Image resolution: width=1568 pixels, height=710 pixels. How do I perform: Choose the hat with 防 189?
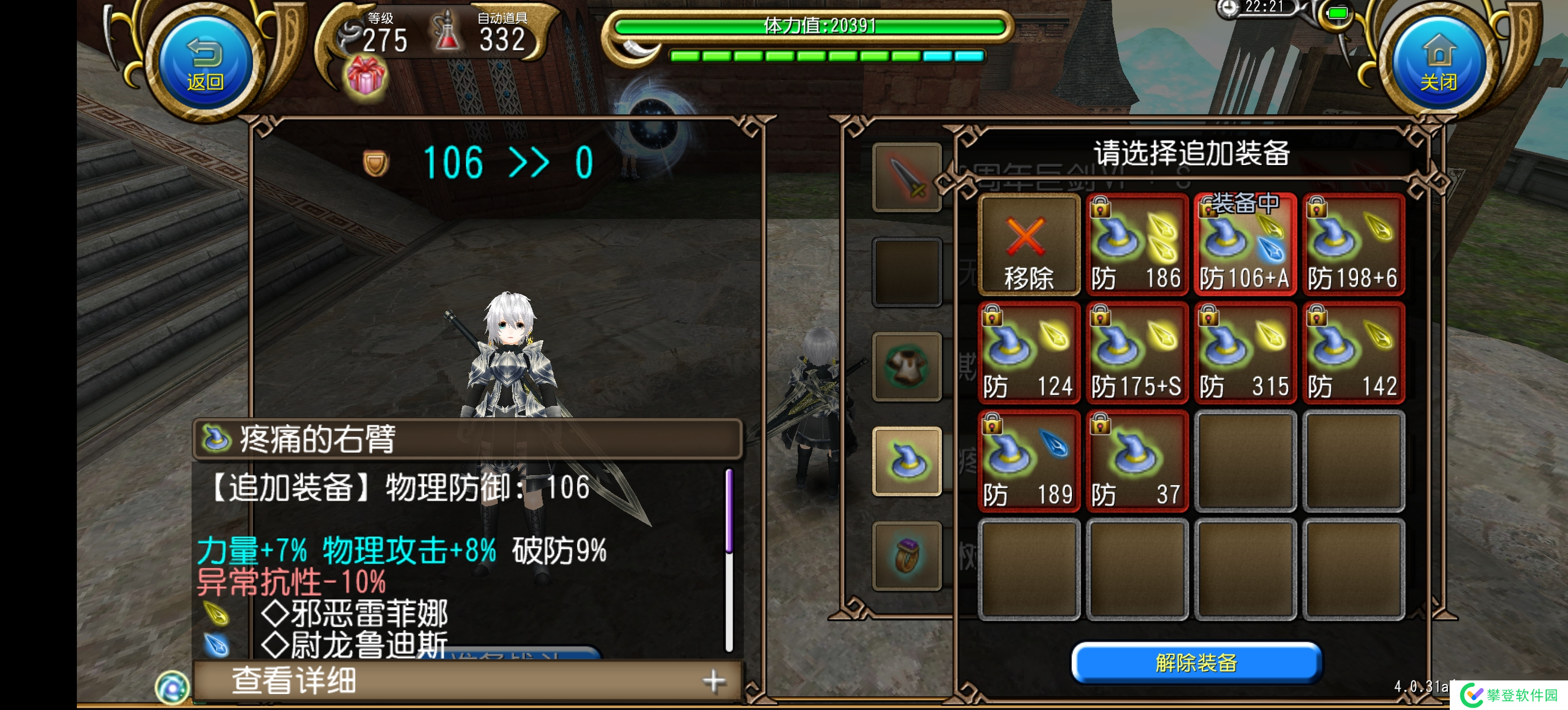pos(1028,461)
